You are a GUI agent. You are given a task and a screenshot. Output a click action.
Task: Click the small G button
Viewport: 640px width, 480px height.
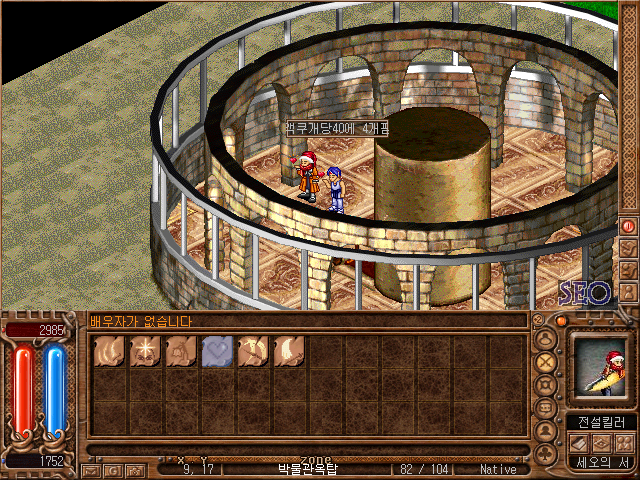[x=113, y=469]
